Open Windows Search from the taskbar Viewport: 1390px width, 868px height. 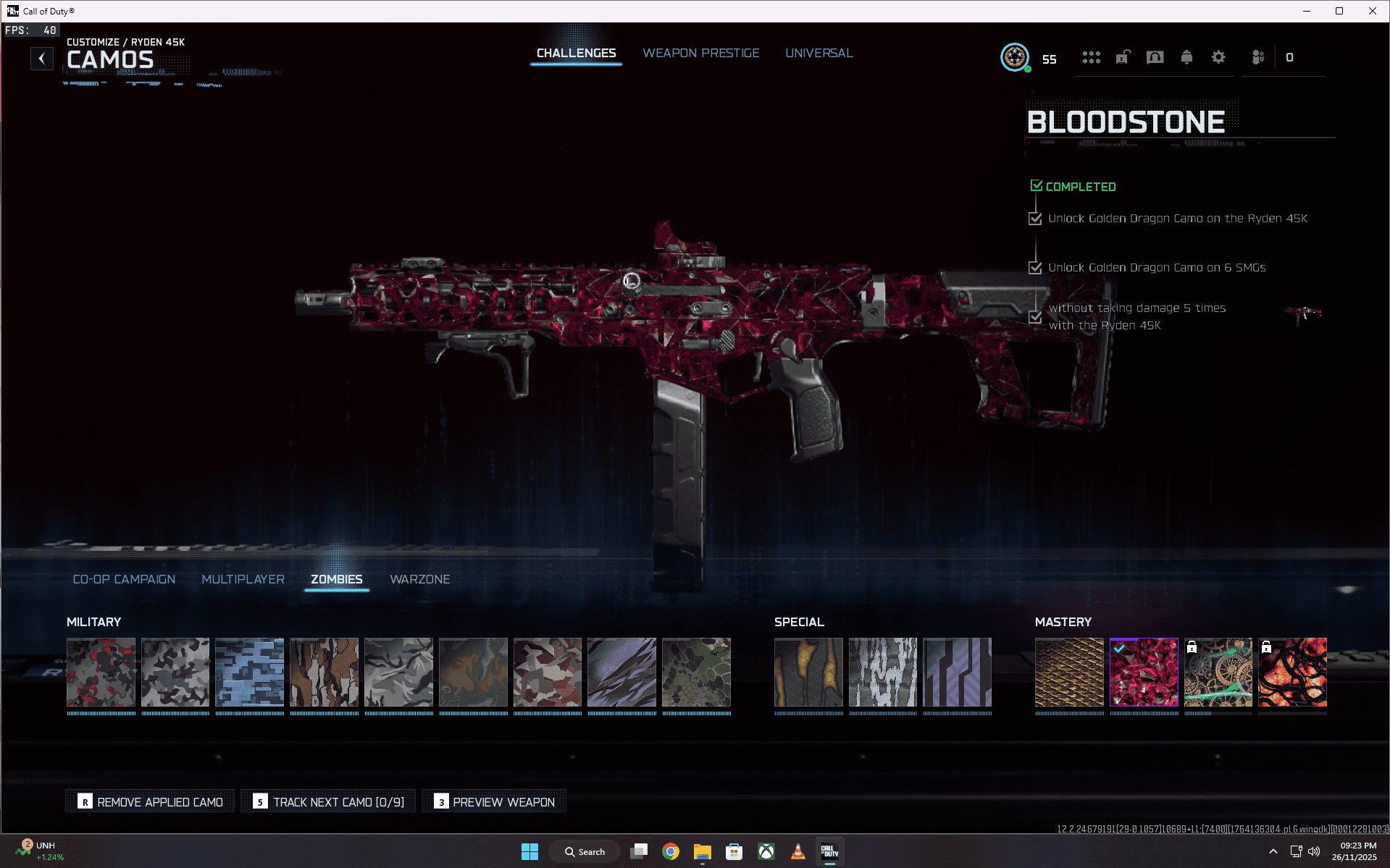click(584, 851)
